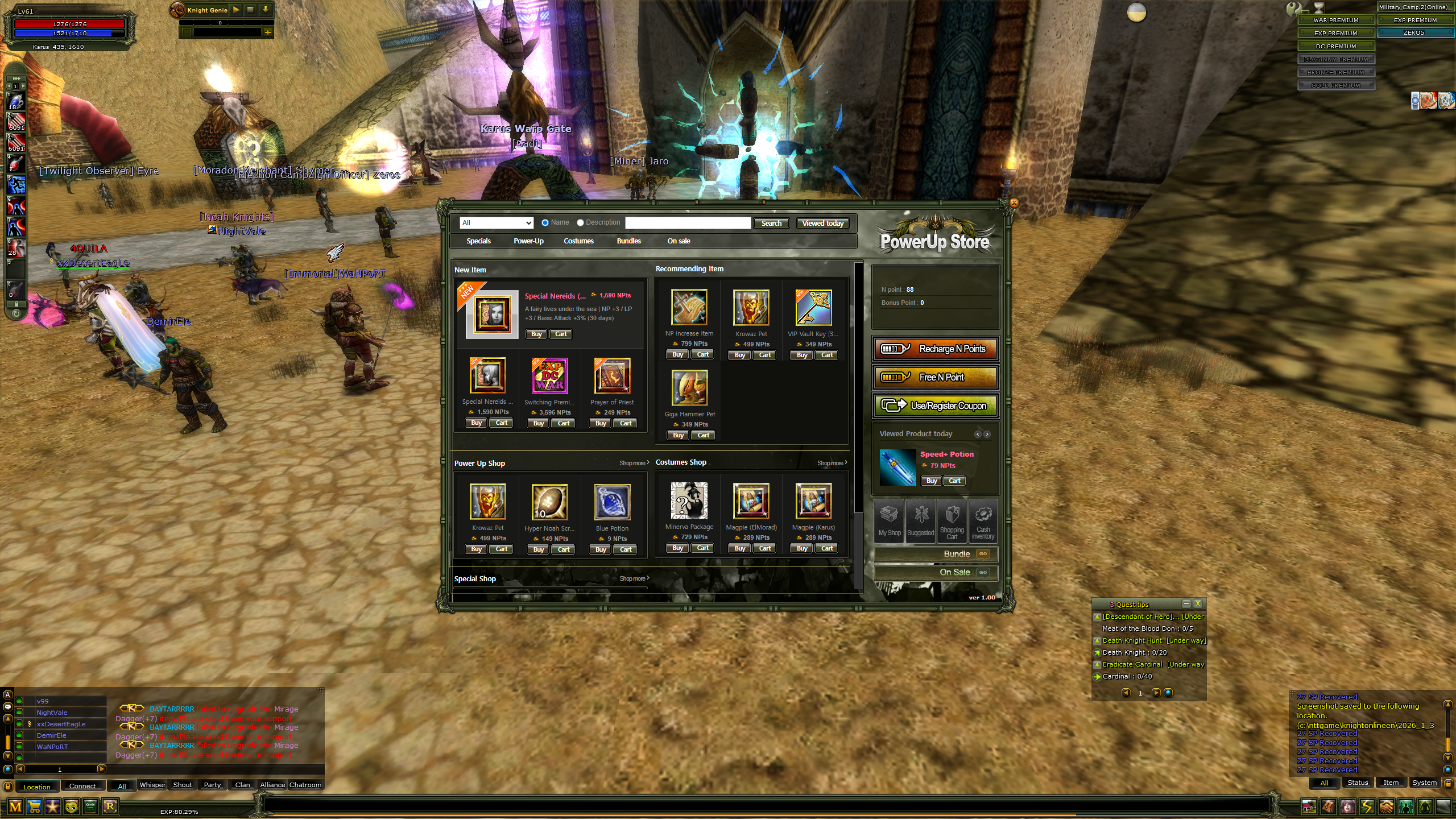This screenshot has height=819, width=1456.
Task: Open the Bundles store tab
Action: coord(628,241)
